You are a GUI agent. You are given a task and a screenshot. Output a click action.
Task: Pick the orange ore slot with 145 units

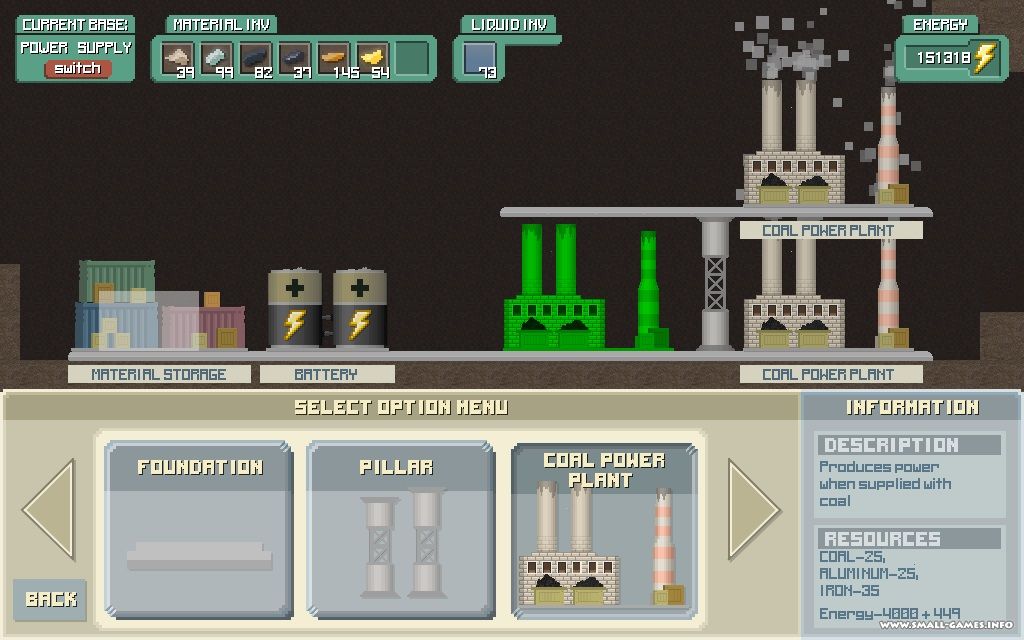334,58
